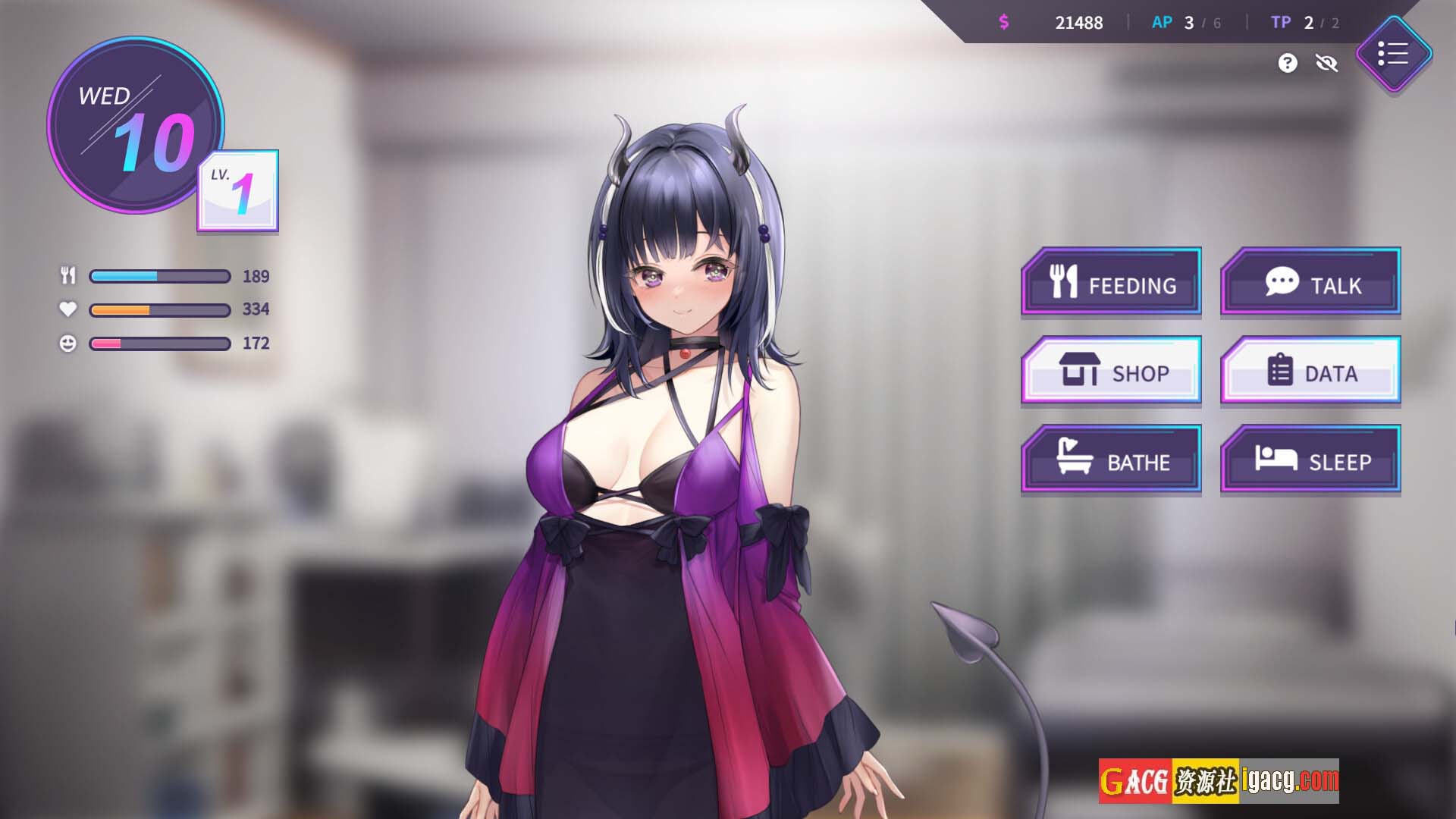
Task: Open the Feeding action
Action: (1112, 282)
